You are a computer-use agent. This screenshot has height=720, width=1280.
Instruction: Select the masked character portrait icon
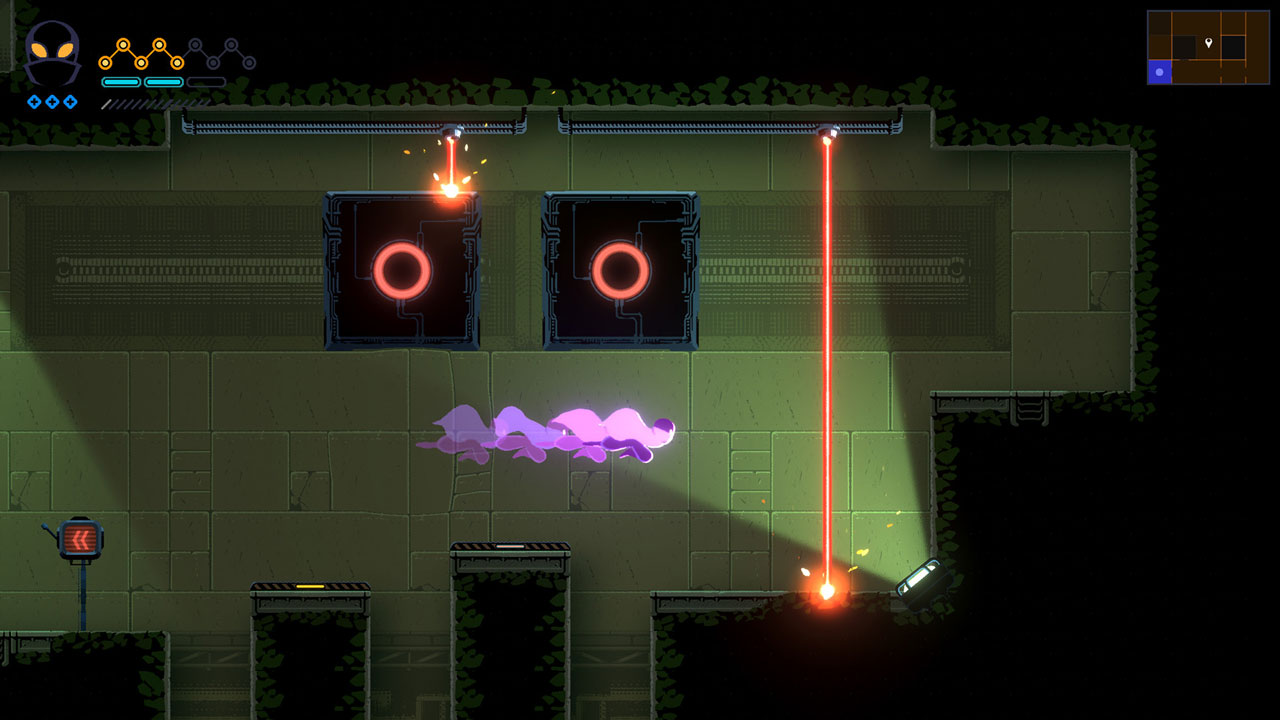52,53
